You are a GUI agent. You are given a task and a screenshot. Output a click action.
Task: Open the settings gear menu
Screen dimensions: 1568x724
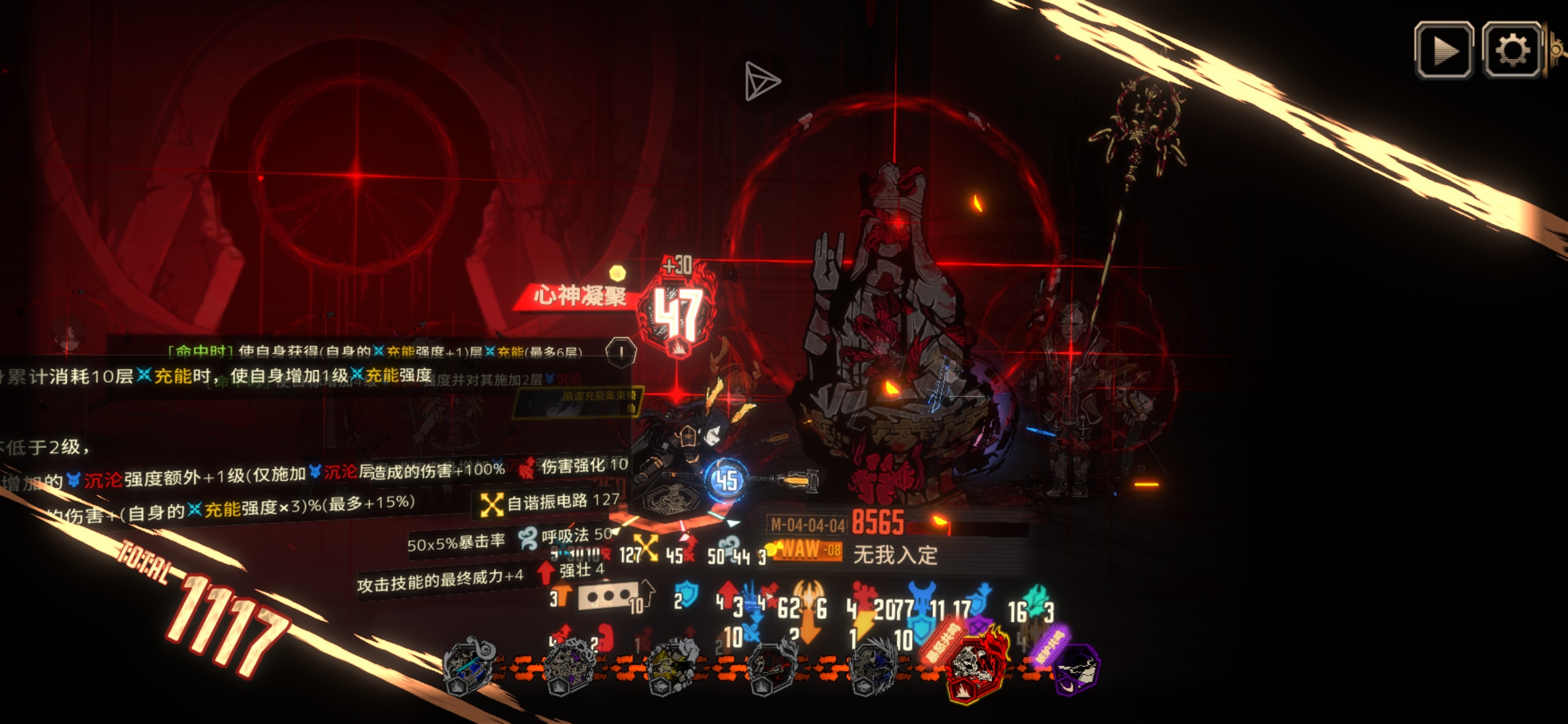[1512, 50]
